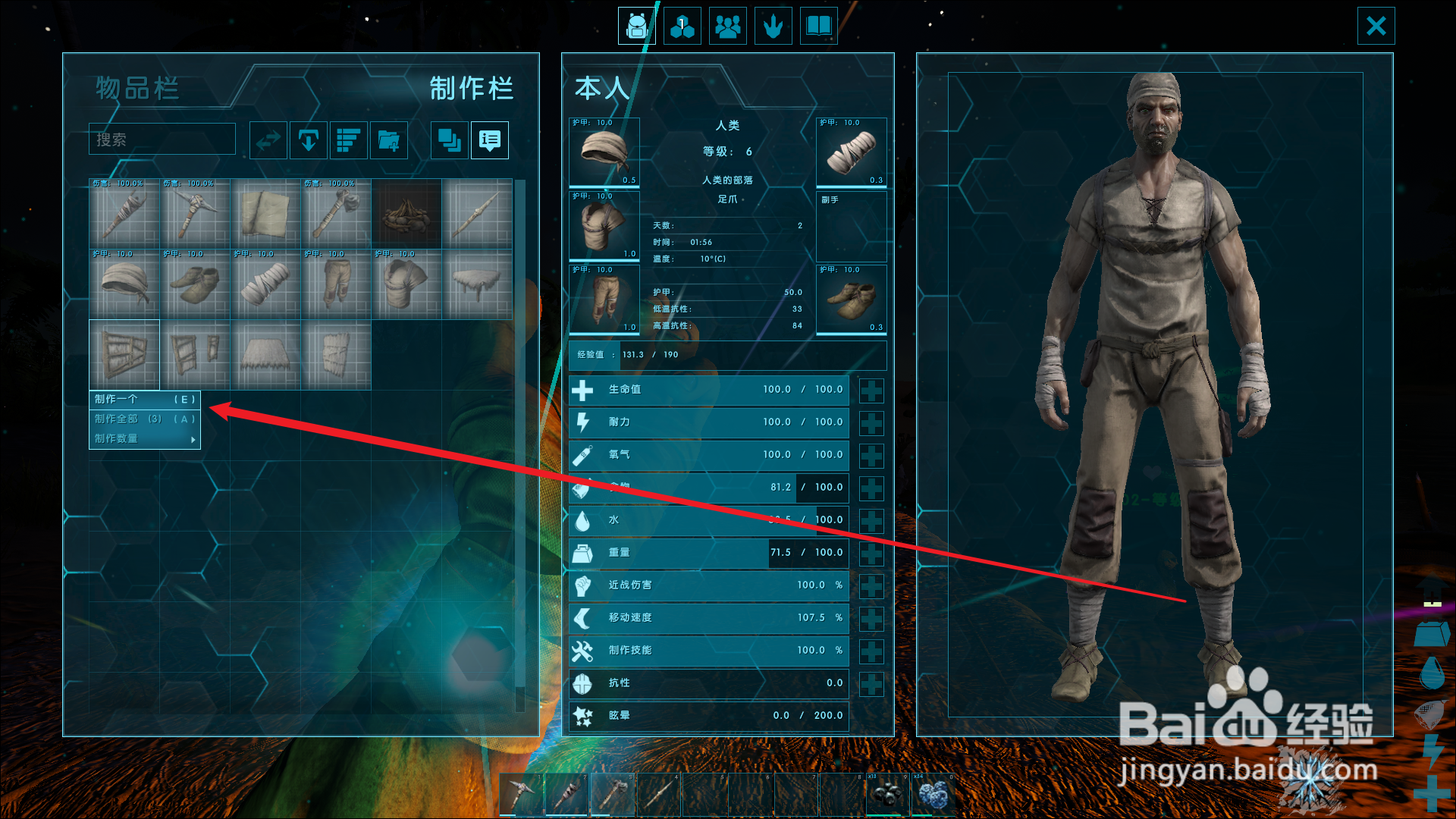This screenshot has width=1456, height=819.
Task: Toggle the item tooltip info button
Action: (490, 140)
